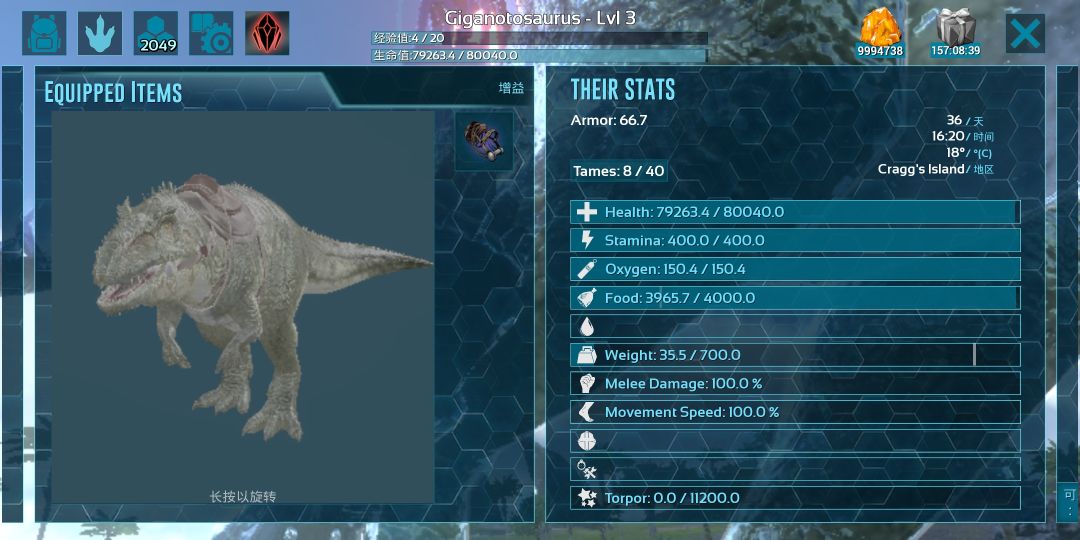This screenshot has height=540, width=1080.
Task: Select the red crystal icon tab
Action: tap(267, 33)
